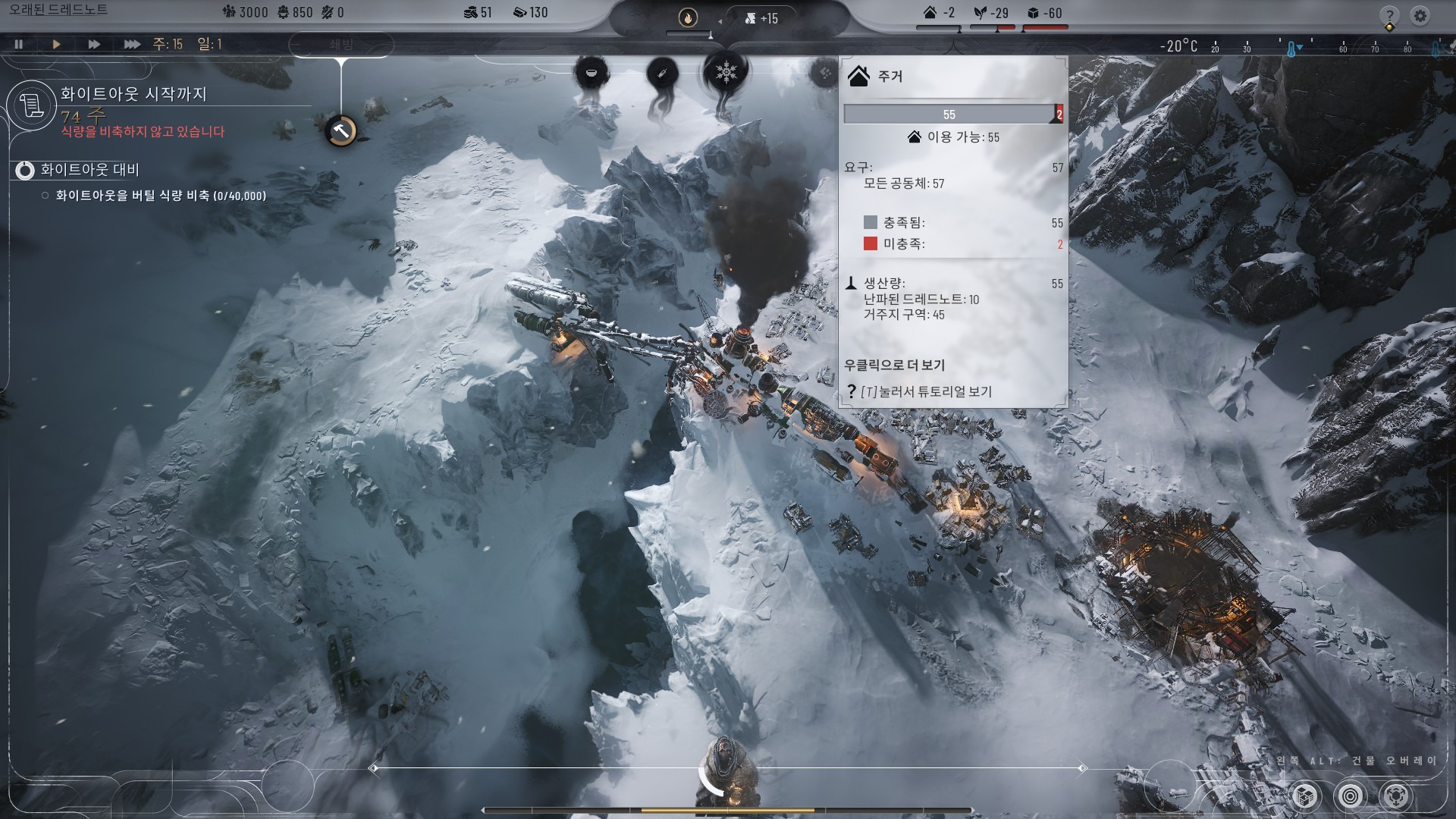Open the scroll story objective icon

(x=32, y=105)
